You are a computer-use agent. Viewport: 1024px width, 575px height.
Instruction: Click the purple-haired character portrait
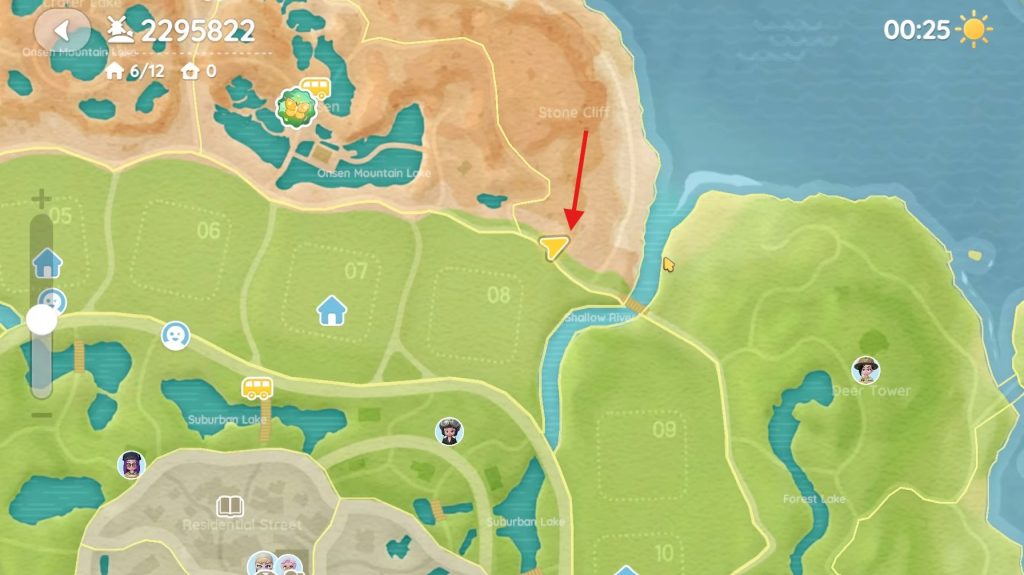[131, 465]
